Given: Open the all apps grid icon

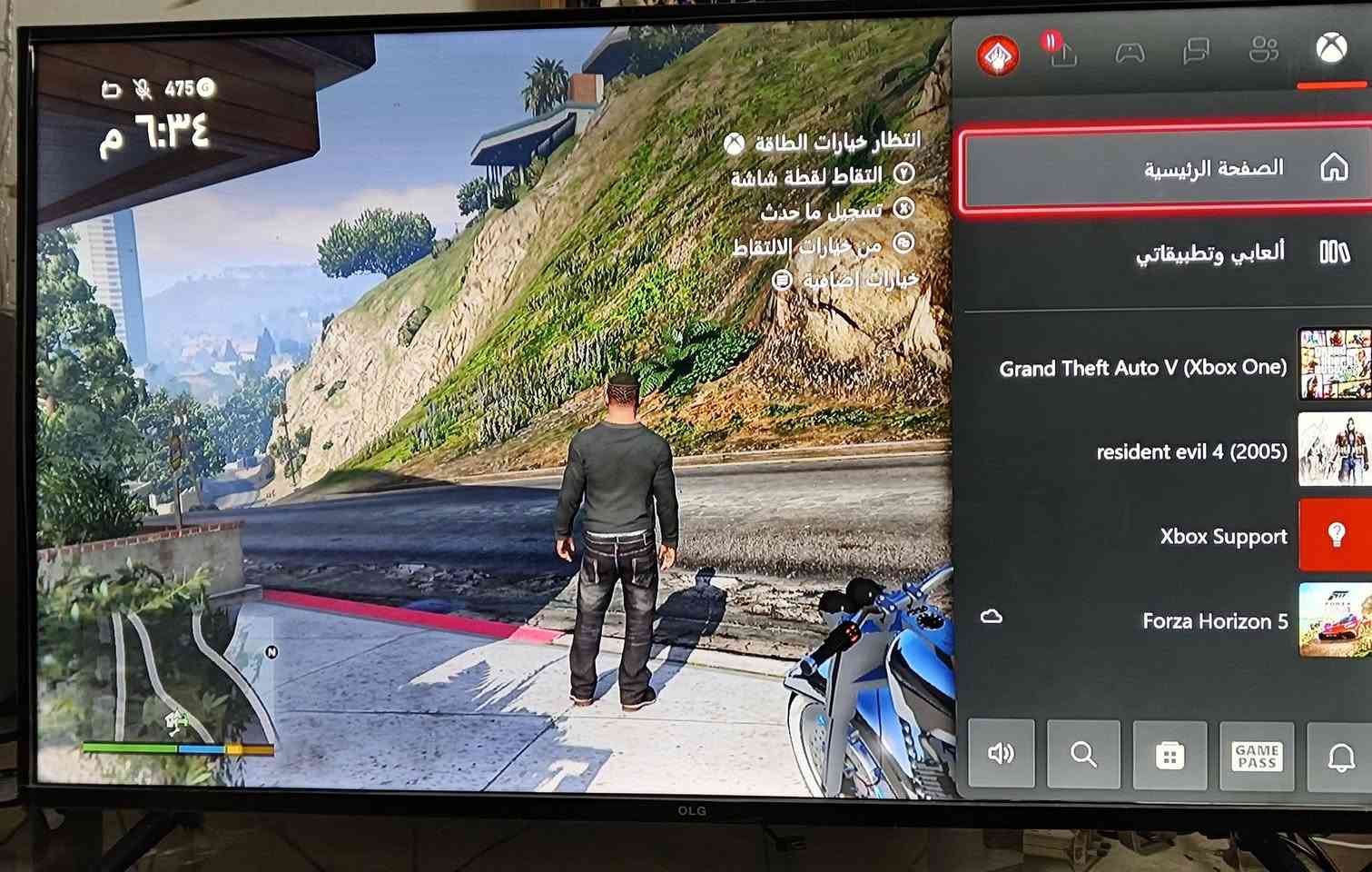Looking at the screenshot, I should coord(1171,754).
